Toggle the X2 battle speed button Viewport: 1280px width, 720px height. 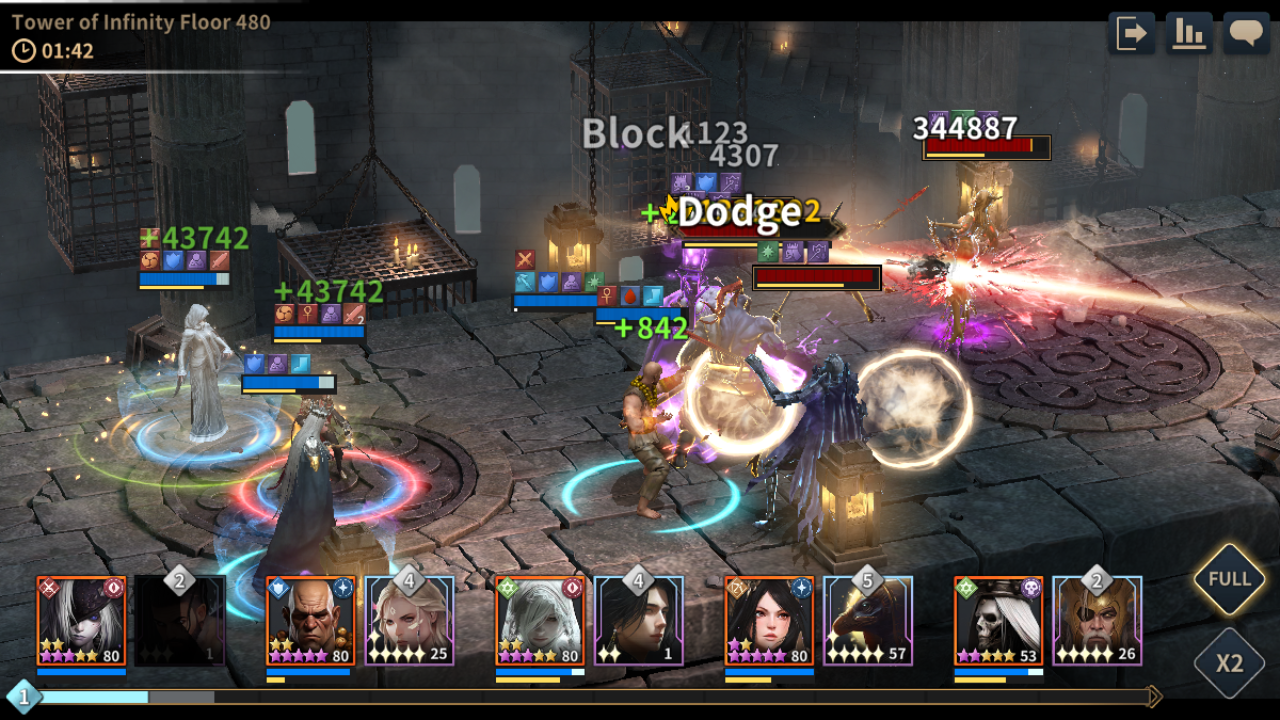pyautogui.click(x=1229, y=662)
